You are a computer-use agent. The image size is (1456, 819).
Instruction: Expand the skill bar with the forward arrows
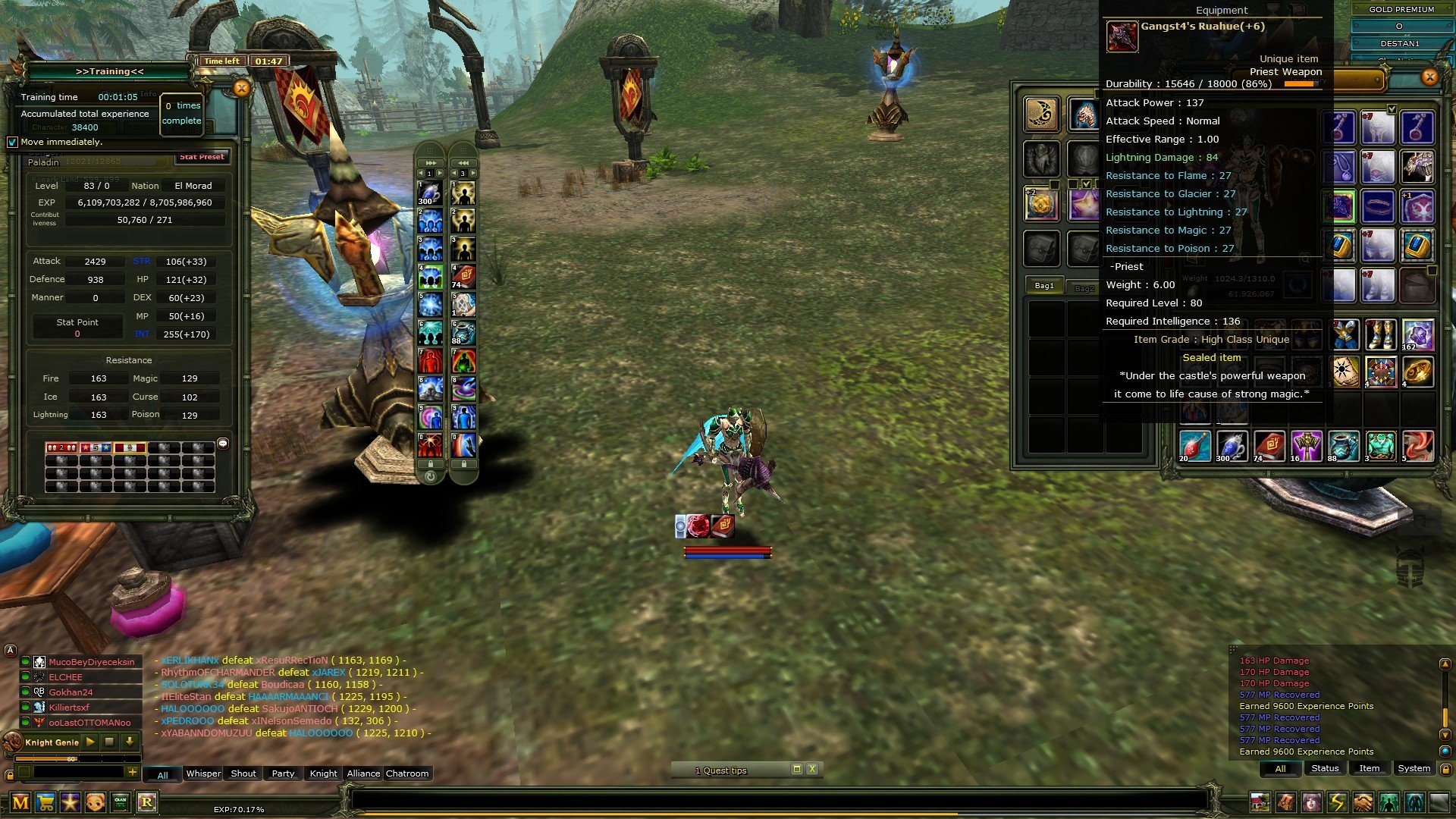coord(430,162)
